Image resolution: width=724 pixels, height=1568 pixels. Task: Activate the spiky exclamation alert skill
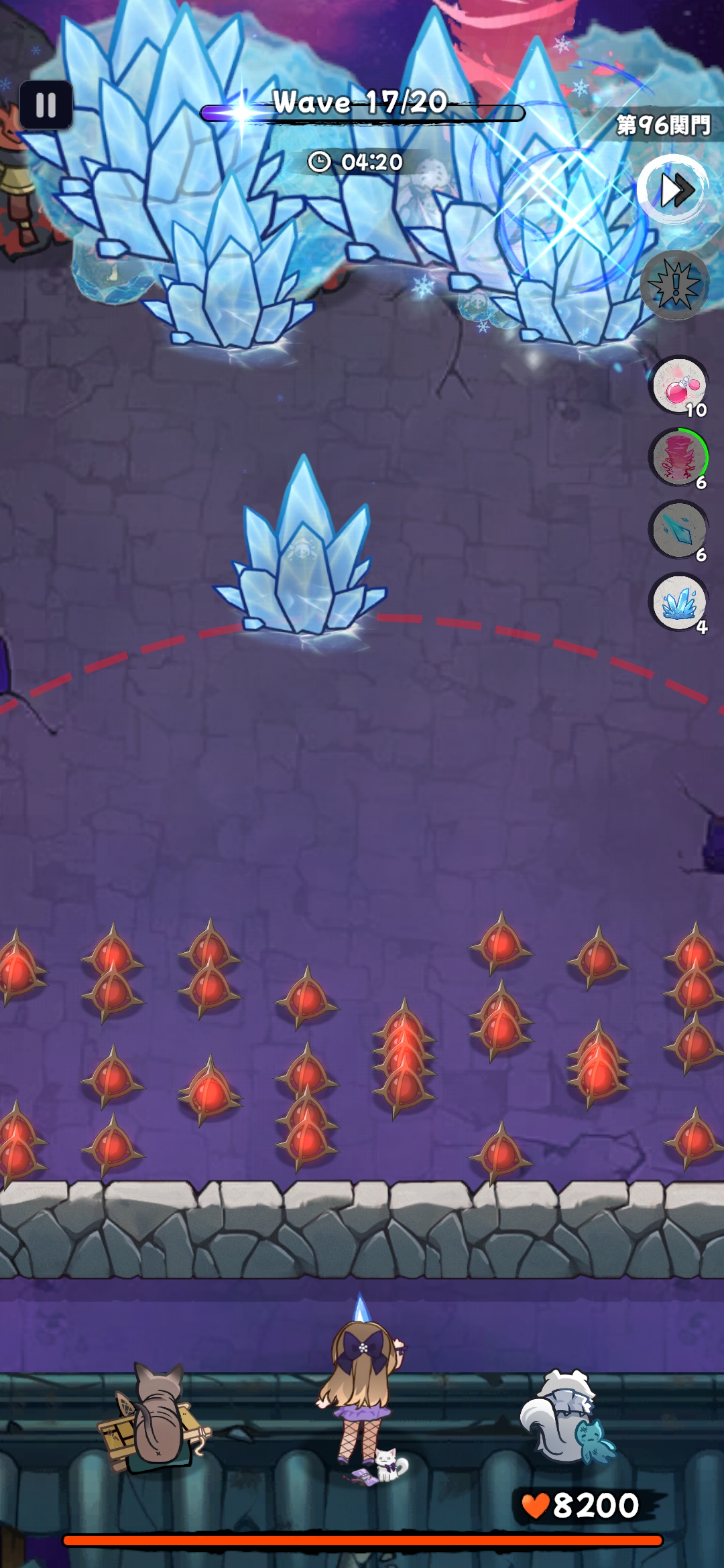676,285
